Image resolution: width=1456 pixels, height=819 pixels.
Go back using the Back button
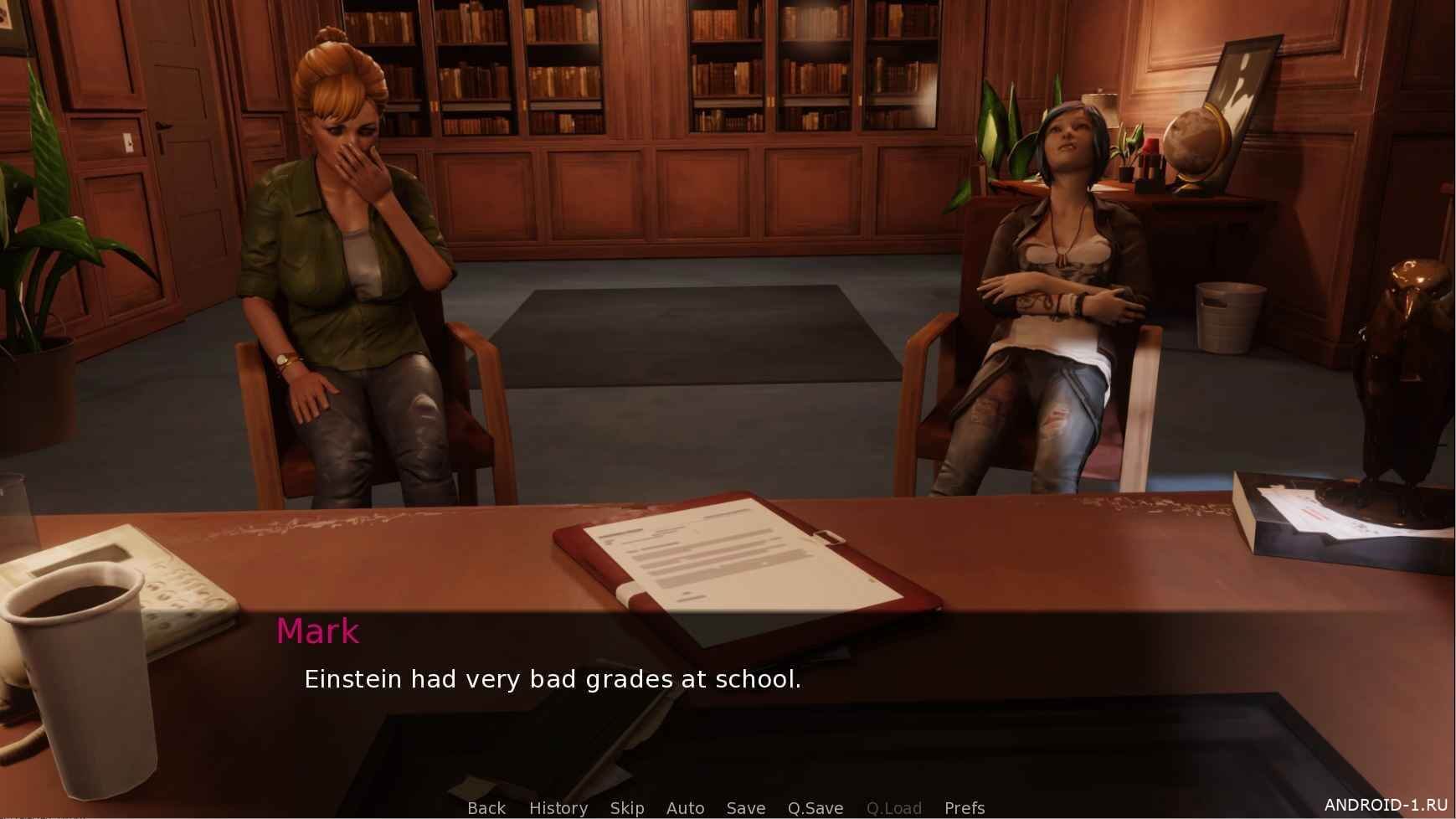[x=486, y=808]
